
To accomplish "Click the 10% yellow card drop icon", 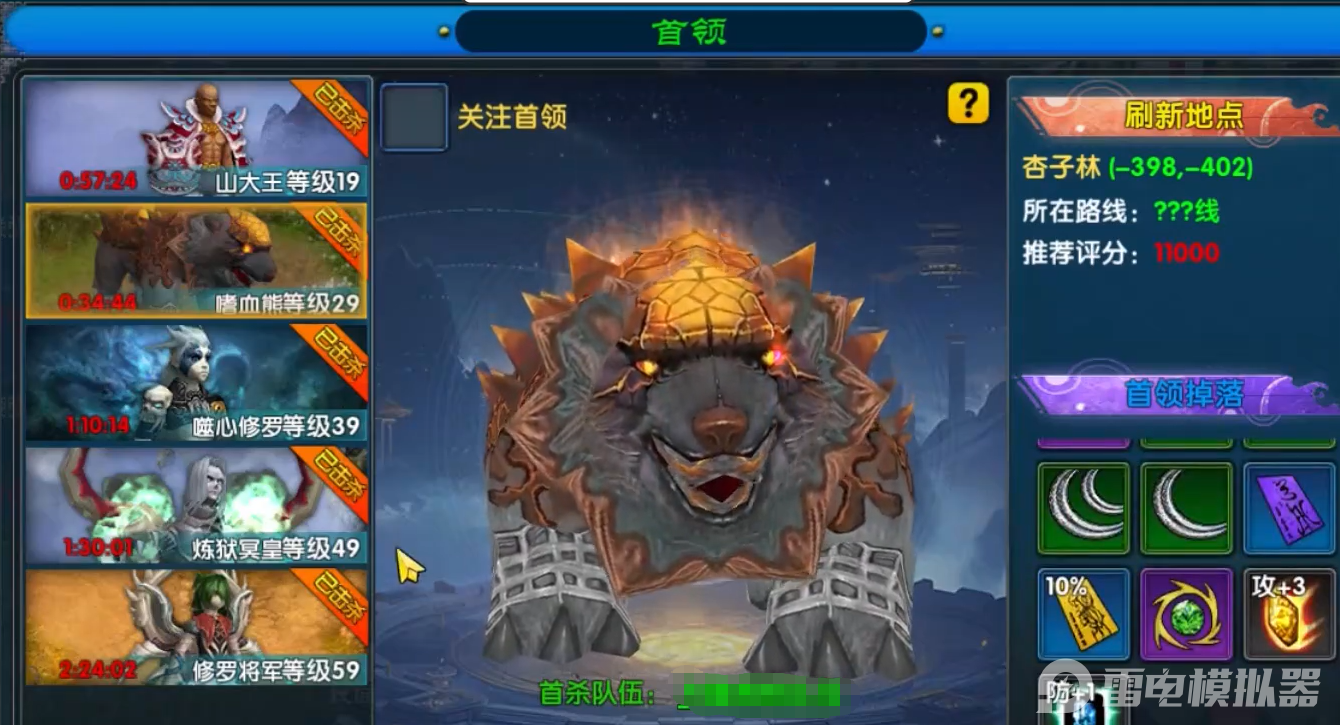I will pyautogui.click(x=1082, y=613).
